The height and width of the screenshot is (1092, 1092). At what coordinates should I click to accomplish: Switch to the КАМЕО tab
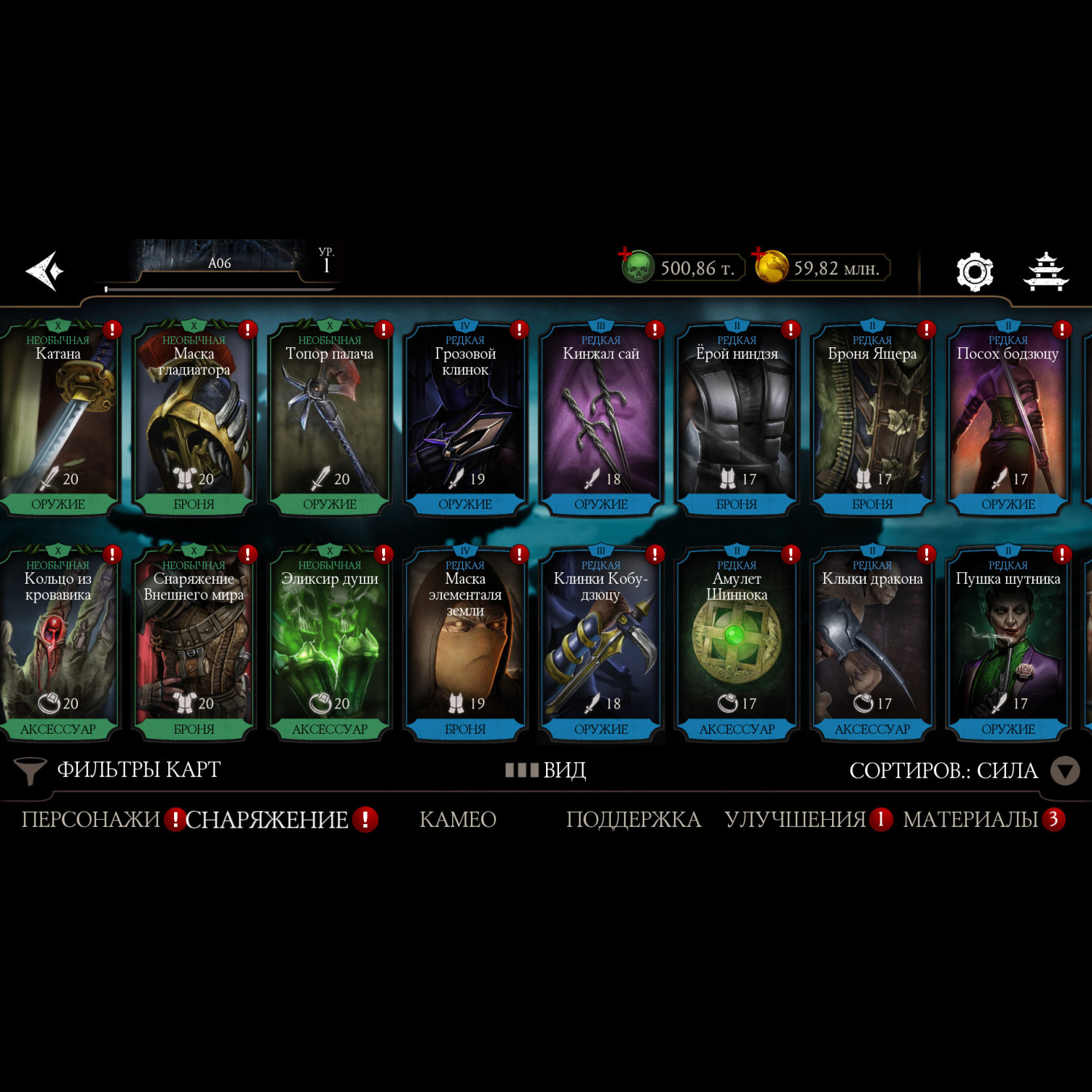point(458,820)
